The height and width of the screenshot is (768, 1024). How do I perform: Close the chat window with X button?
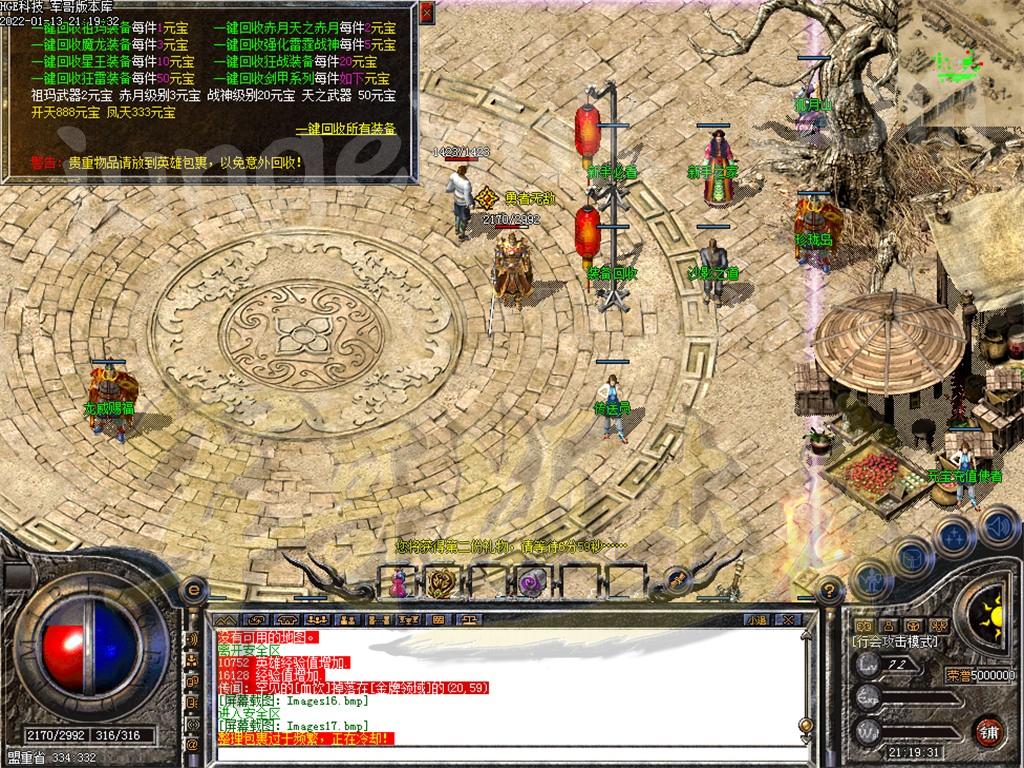coord(787,620)
